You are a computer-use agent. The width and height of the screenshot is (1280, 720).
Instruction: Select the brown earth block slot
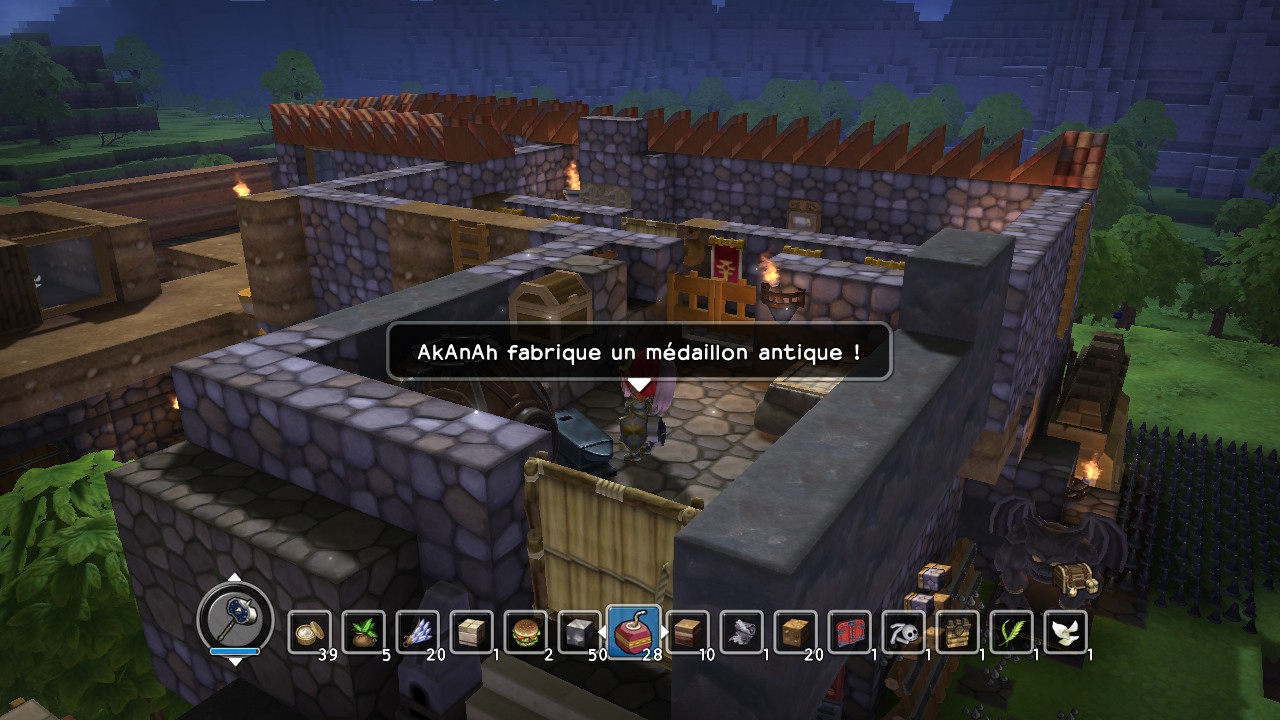coord(795,632)
